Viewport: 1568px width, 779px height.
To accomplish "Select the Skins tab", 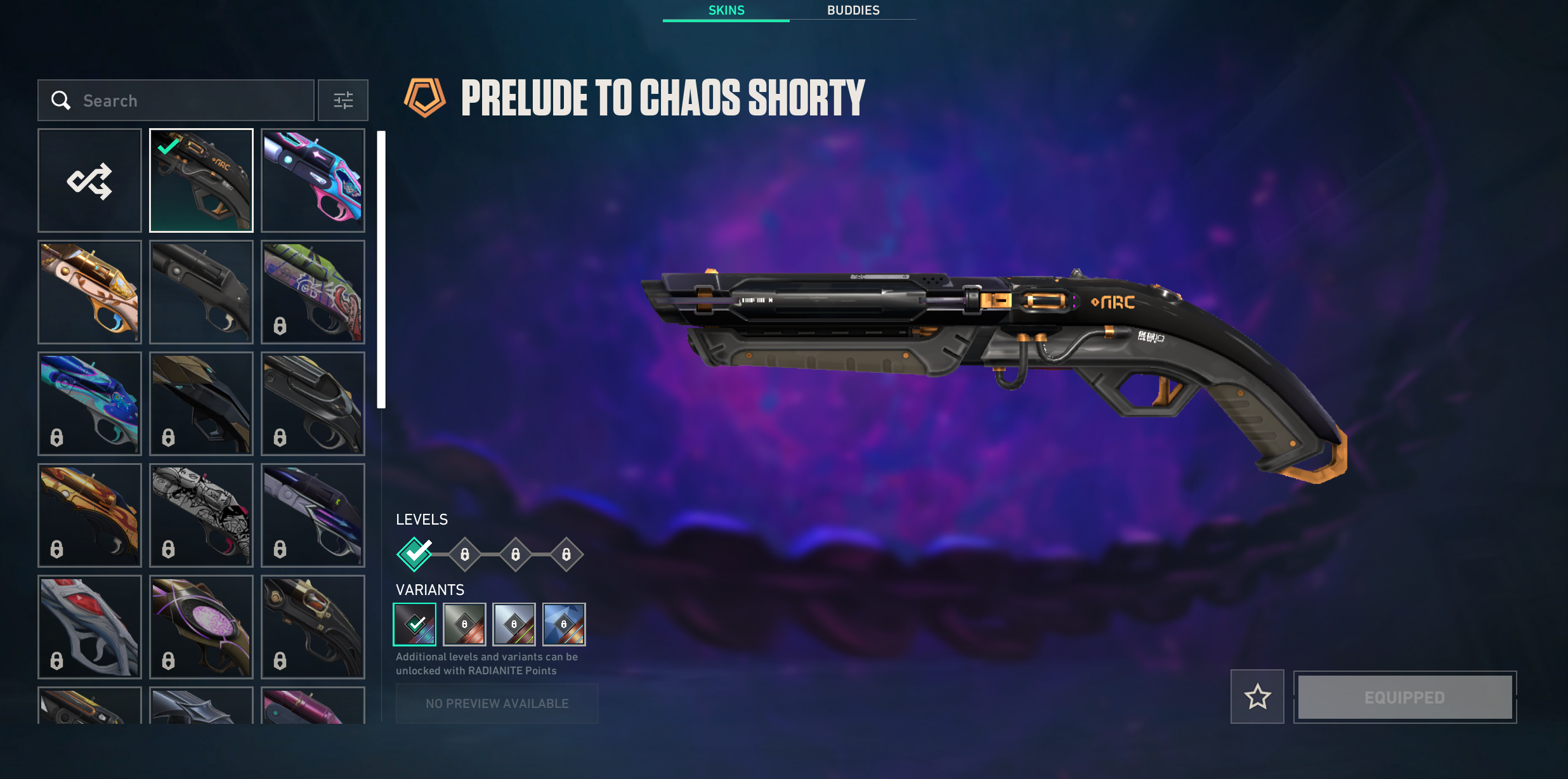I will coord(726,10).
